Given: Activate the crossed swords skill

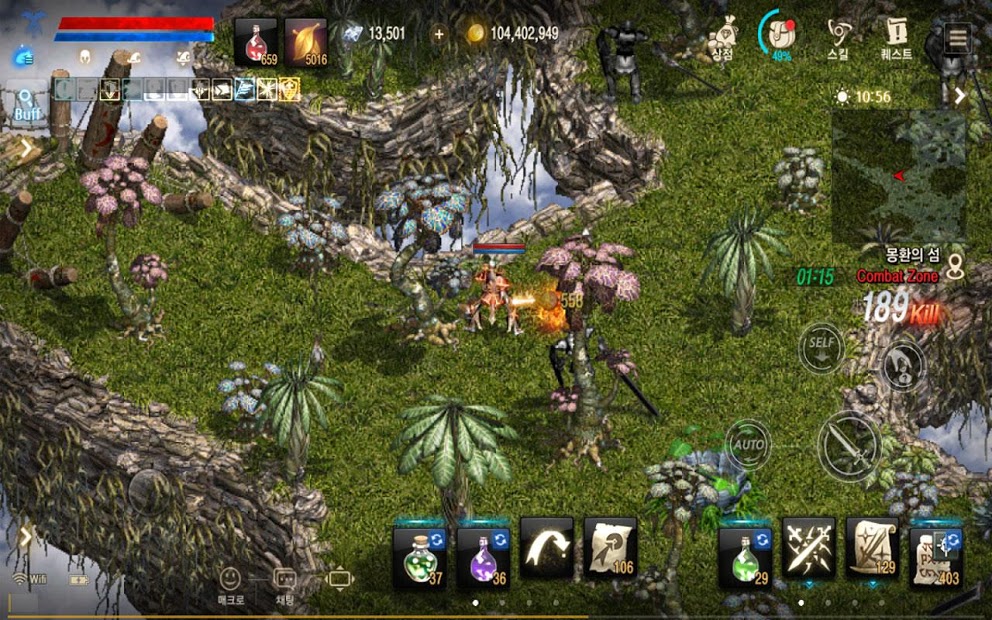Looking at the screenshot, I should pyautogui.click(x=808, y=547).
